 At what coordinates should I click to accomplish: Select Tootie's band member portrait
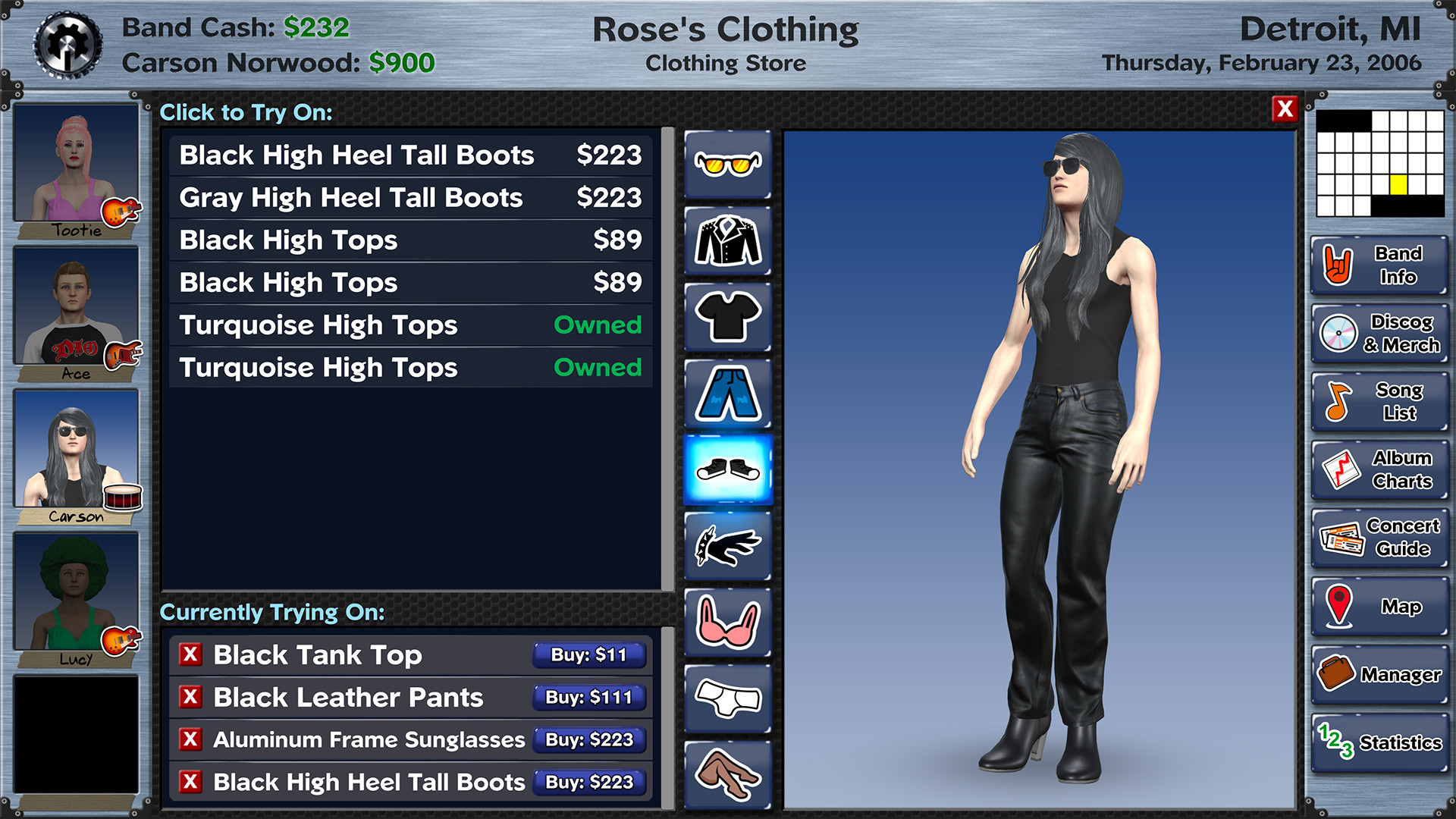75,163
